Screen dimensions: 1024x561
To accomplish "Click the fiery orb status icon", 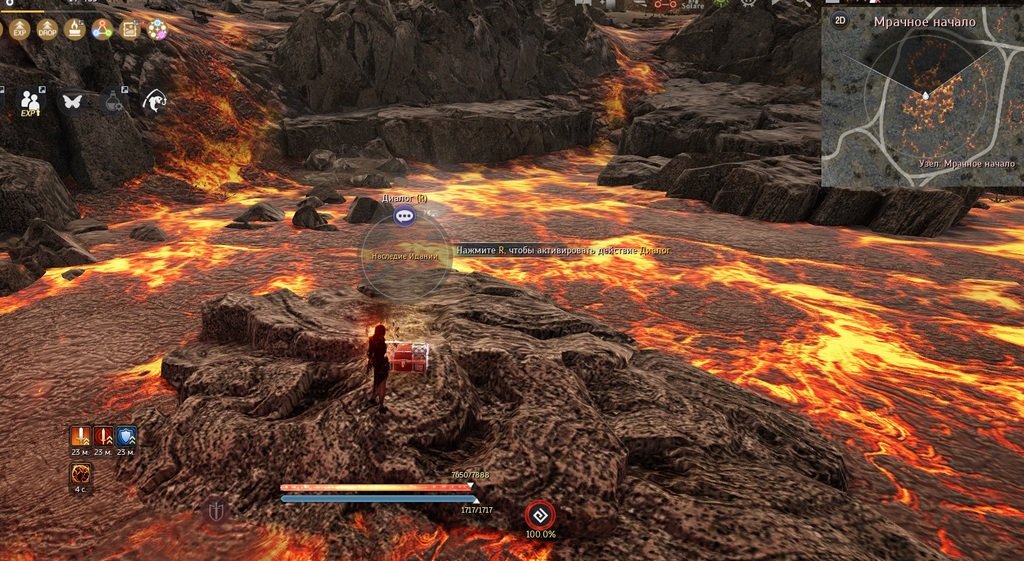I will 81,472.
